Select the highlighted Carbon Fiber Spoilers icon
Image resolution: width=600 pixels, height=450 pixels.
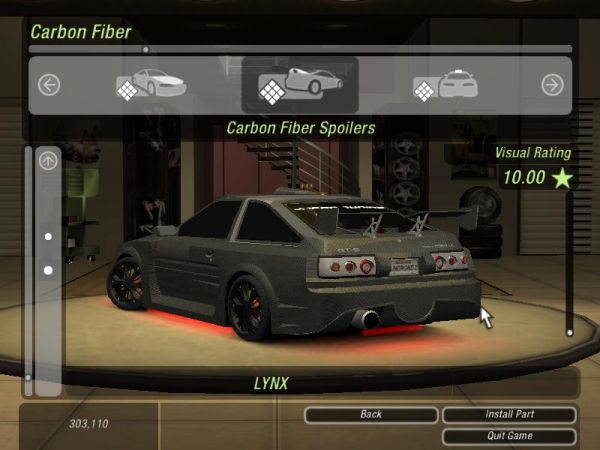coord(300,85)
